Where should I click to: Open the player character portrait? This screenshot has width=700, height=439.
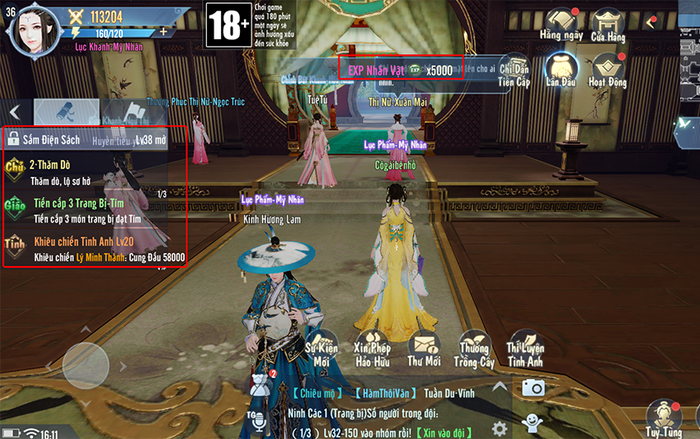pos(34,29)
